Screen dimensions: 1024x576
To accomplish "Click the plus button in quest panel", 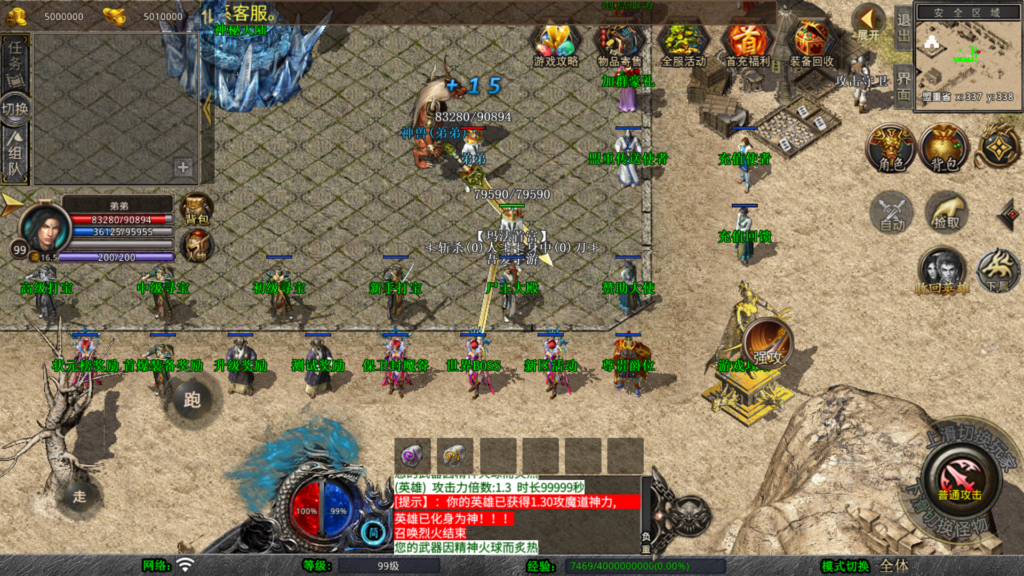I will point(183,167).
